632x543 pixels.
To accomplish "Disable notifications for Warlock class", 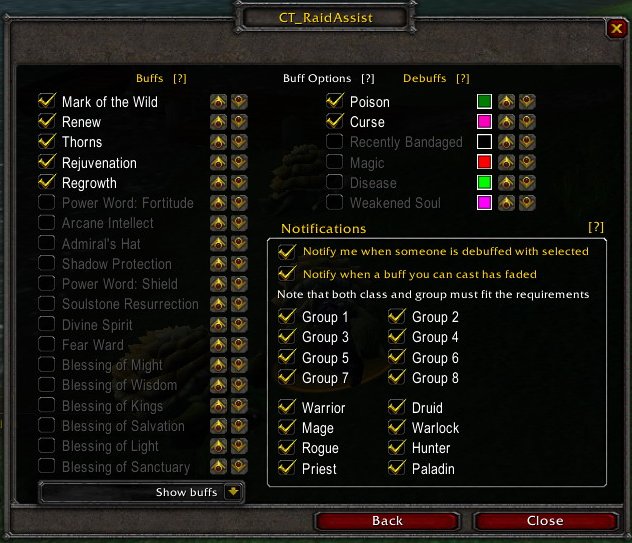I will point(398,428).
